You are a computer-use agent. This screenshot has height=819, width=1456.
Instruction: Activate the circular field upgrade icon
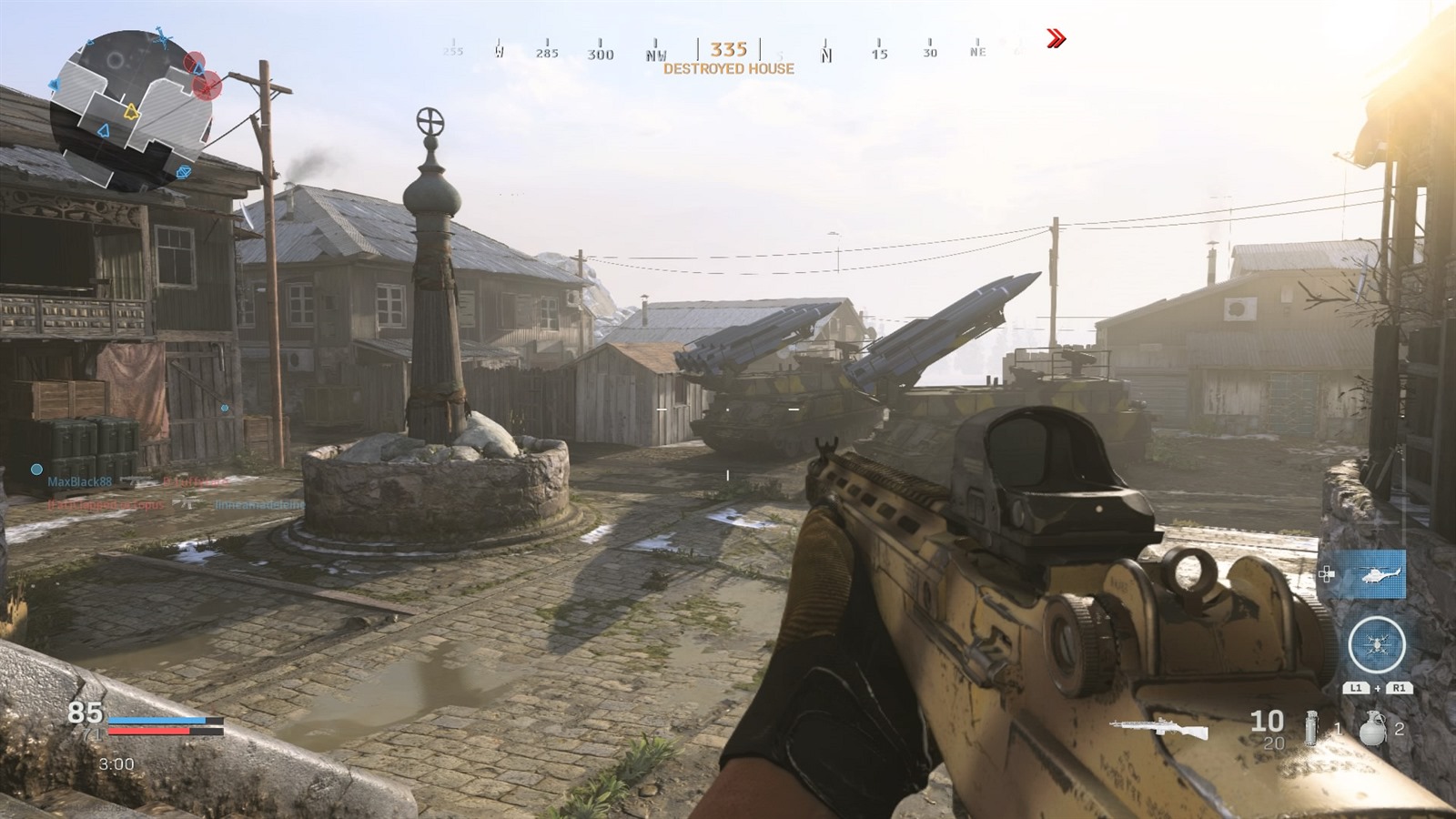tap(1376, 645)
